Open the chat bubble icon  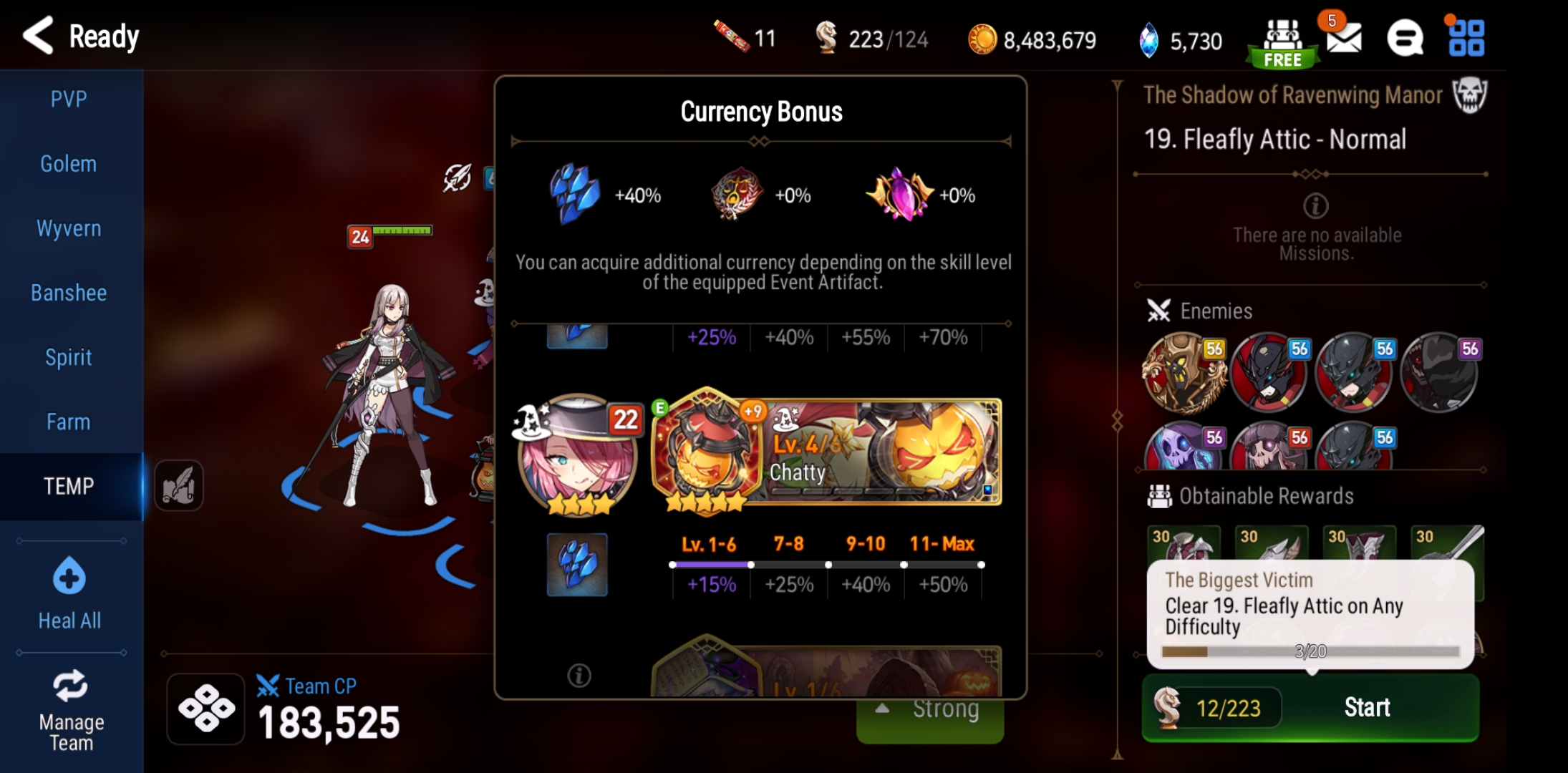(1405, 37)
